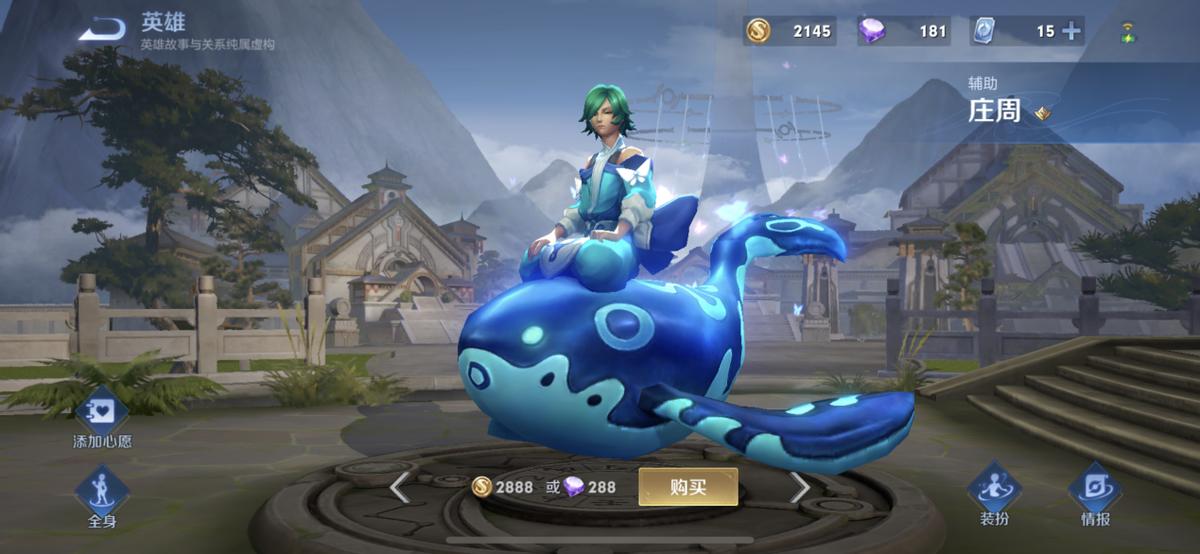Tap the badge beside hero name 庄周
The image size is (1200, 554).
(x=1043, y=113)
